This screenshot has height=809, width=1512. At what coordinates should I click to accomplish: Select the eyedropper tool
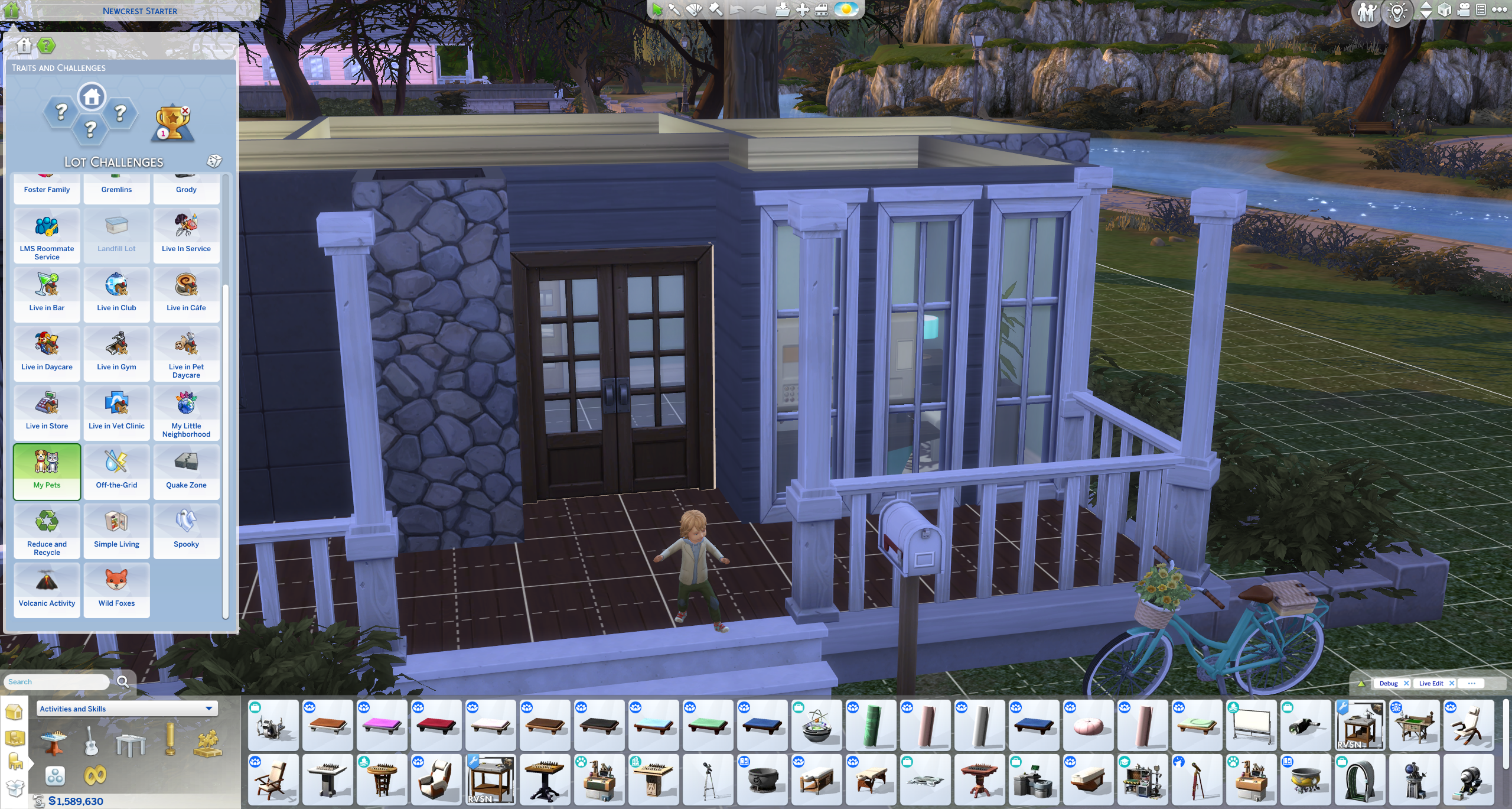pyautogui.click(x=674, y=9)
